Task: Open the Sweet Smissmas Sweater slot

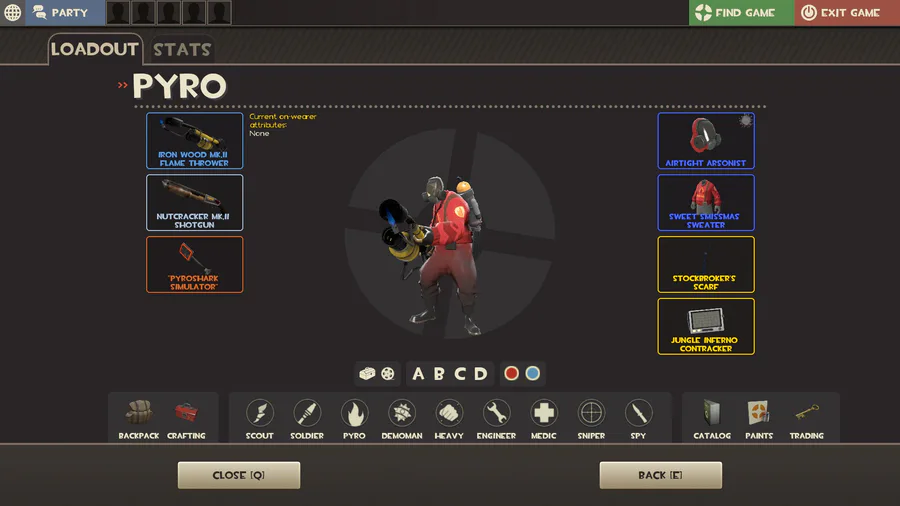Action: pos(706,202)
